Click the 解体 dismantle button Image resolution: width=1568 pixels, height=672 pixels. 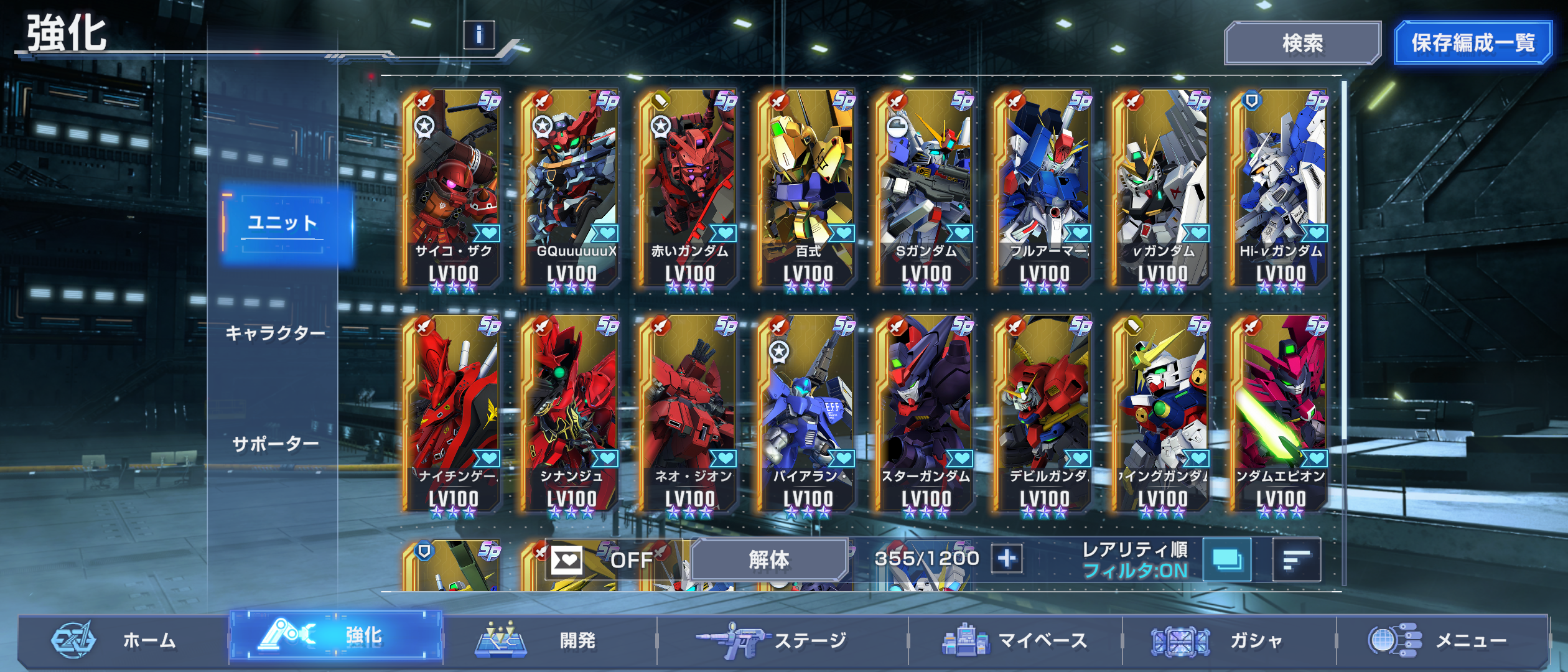768,559
